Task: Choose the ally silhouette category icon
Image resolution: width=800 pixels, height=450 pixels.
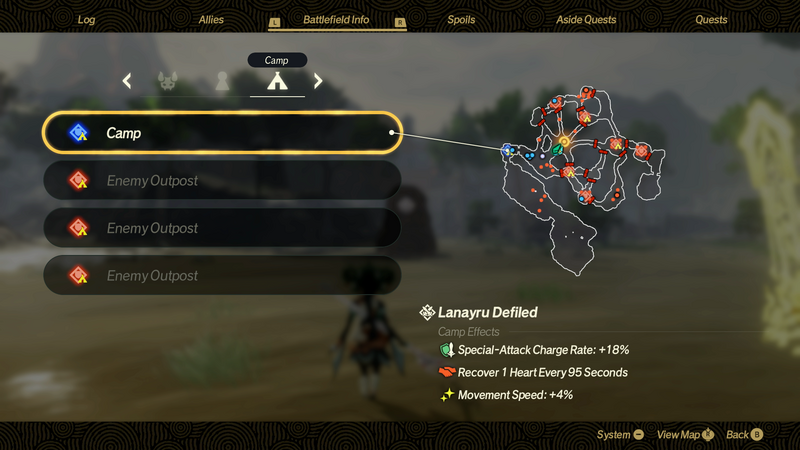Action: point(222,81)
